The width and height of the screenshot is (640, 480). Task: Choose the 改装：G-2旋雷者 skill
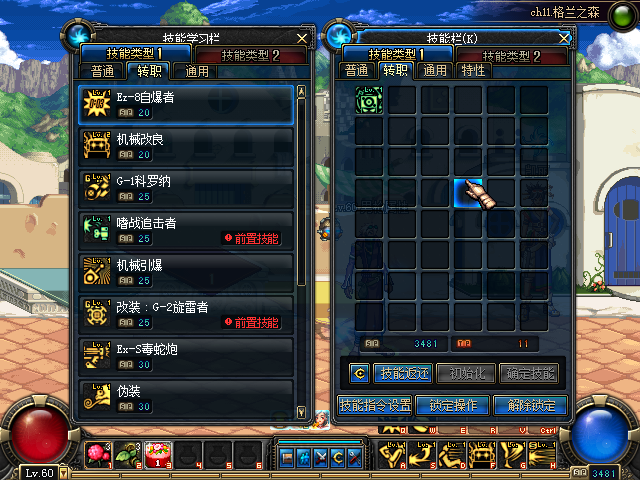pyautogui.click(x=186, y=314)
